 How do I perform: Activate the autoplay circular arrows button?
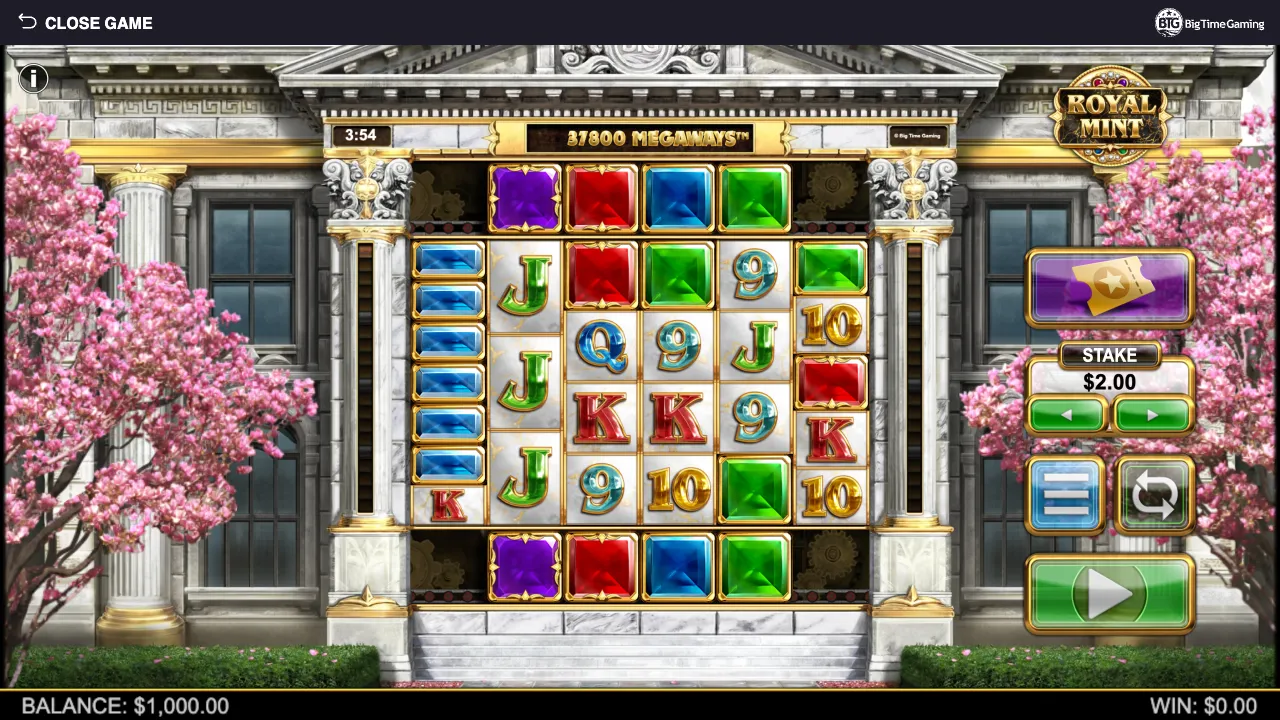pos(1154,495)
